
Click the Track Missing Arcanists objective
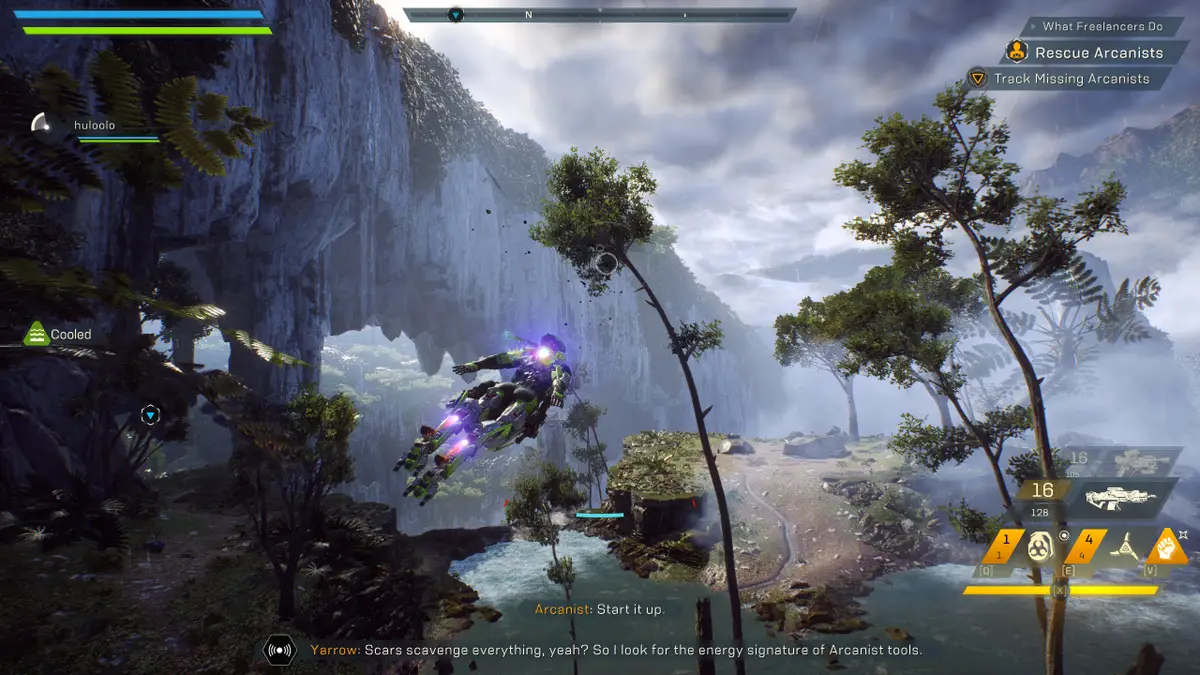point(1071,78)
